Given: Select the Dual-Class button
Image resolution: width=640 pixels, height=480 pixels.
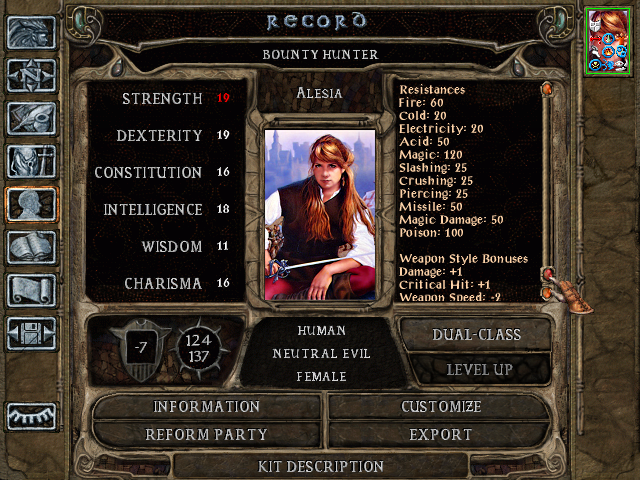Looking at the screenshot, I should pyautogui.click(x=475, y=335).
